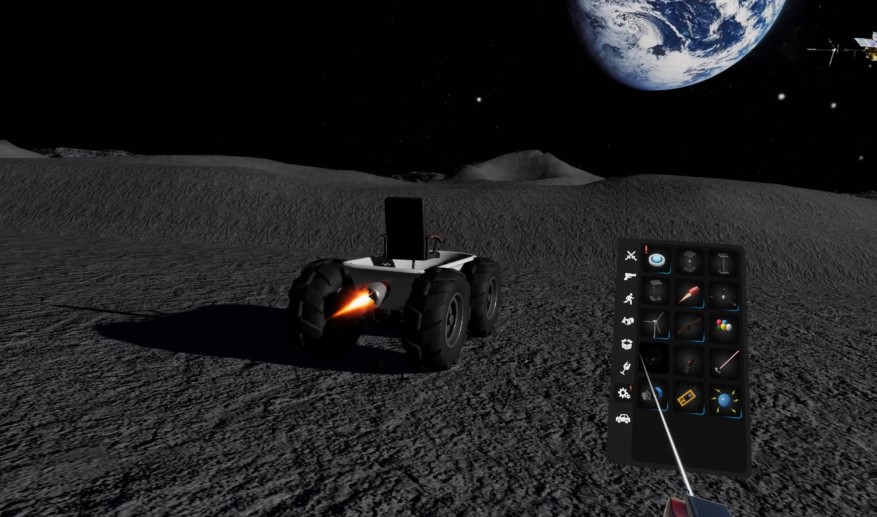Screen dimensions: 877x517
Task: Switch to the pistol weapons tab
Action: tap(628, 276)
